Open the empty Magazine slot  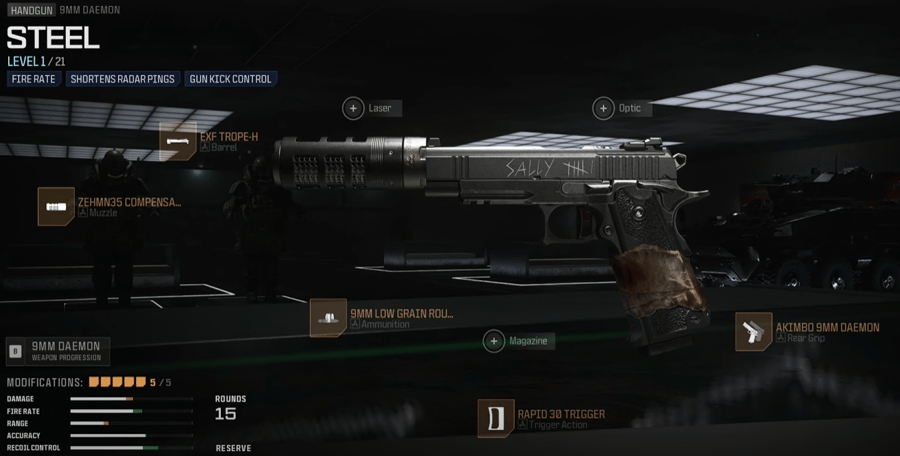point(494,341)
